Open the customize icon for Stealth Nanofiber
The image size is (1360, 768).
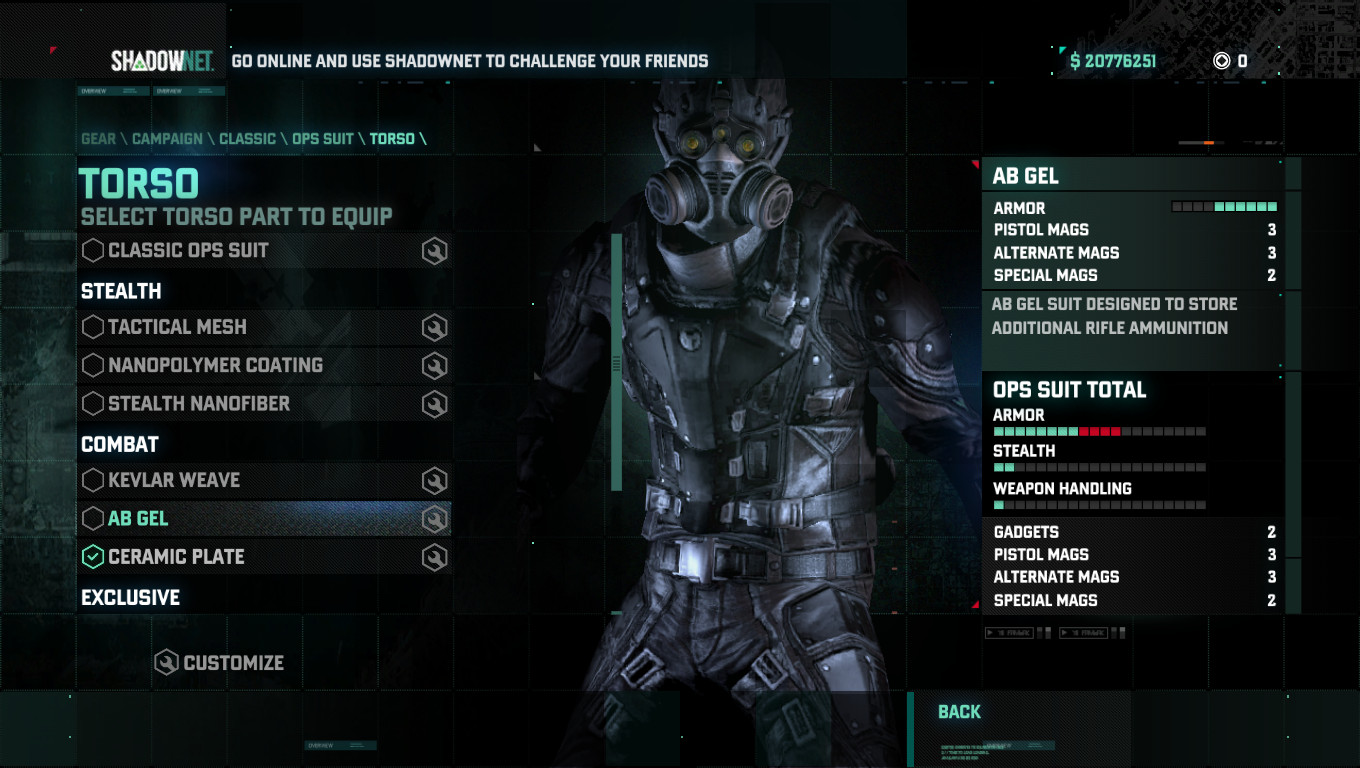[434, 404]
